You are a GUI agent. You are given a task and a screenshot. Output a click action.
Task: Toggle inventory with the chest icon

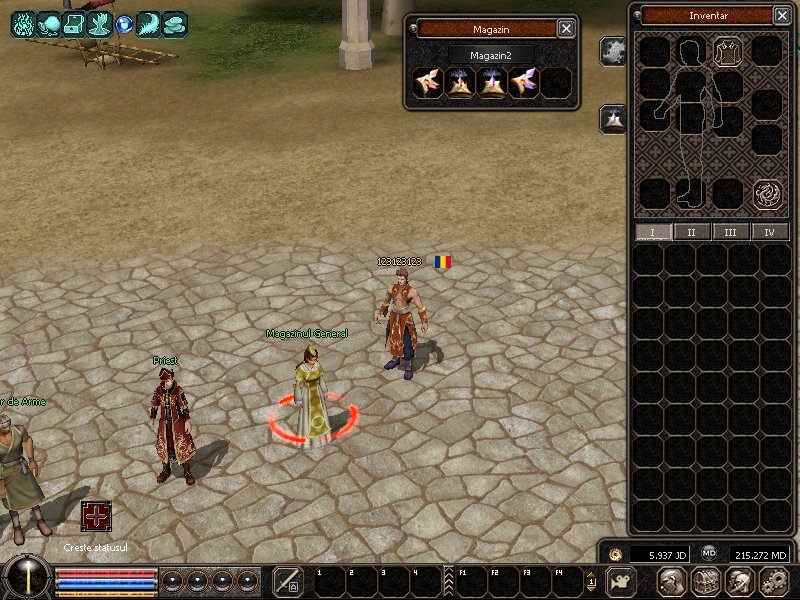pos(706,581)
